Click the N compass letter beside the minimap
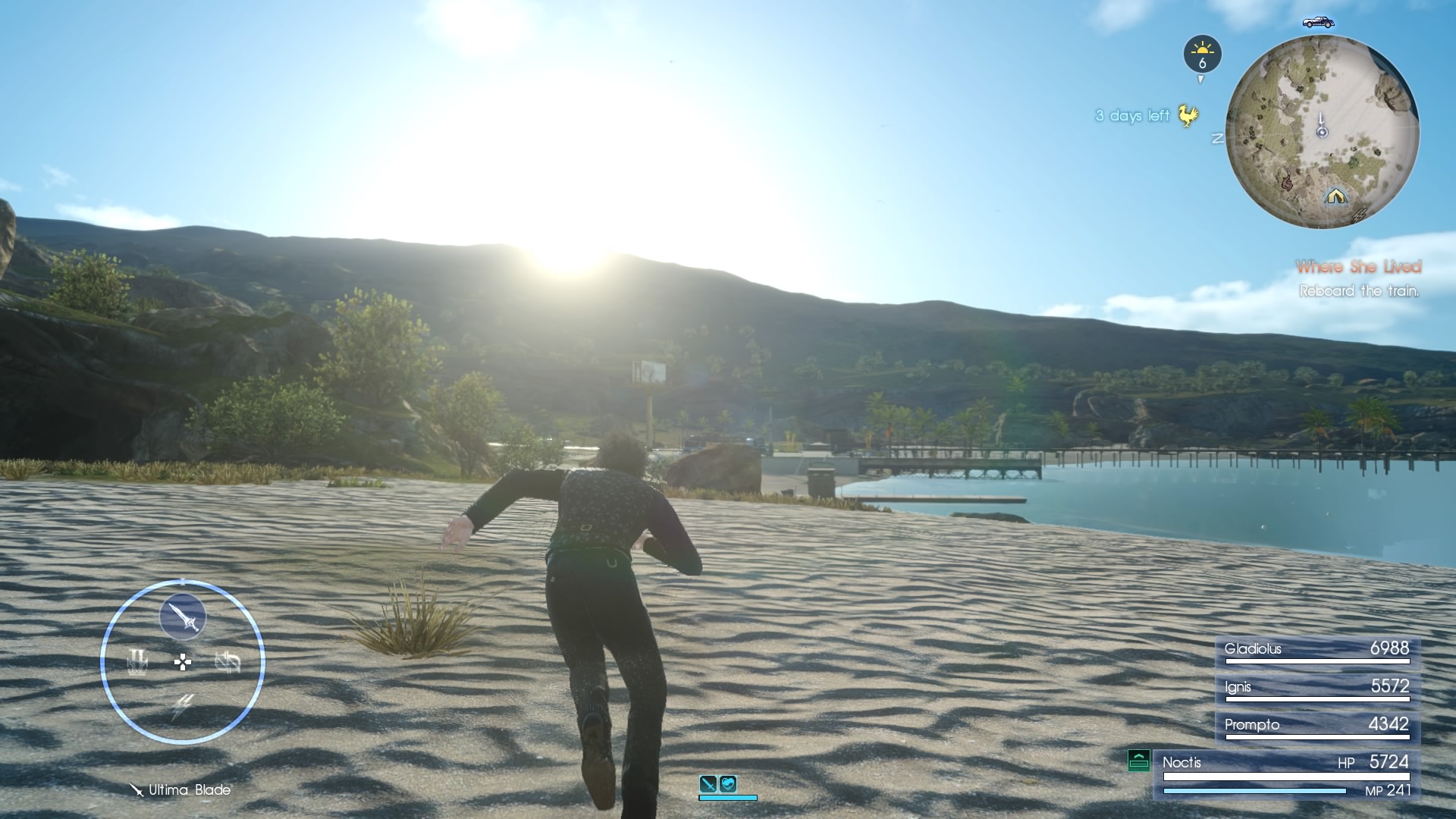Viewport: 1456px width, 819px height. coord(1216,138)
